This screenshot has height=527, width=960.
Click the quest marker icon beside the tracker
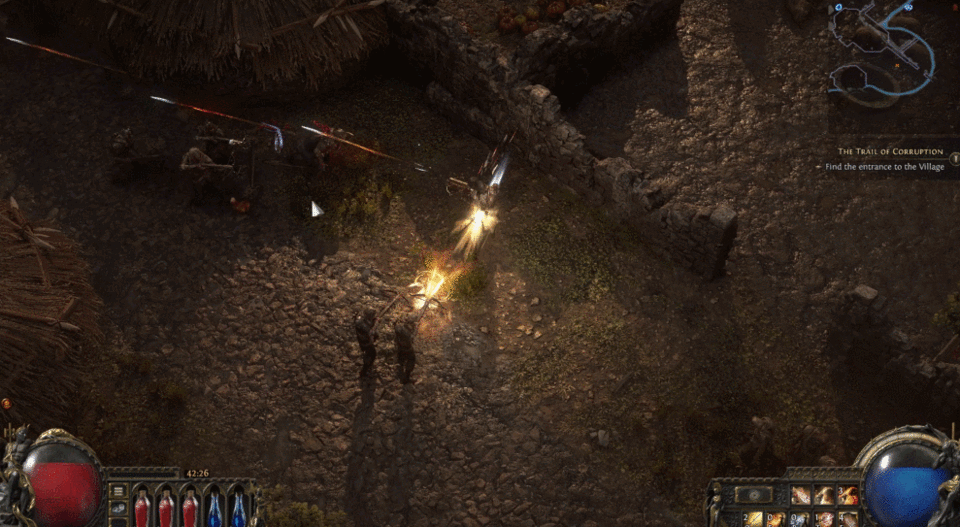pos(953,158)
